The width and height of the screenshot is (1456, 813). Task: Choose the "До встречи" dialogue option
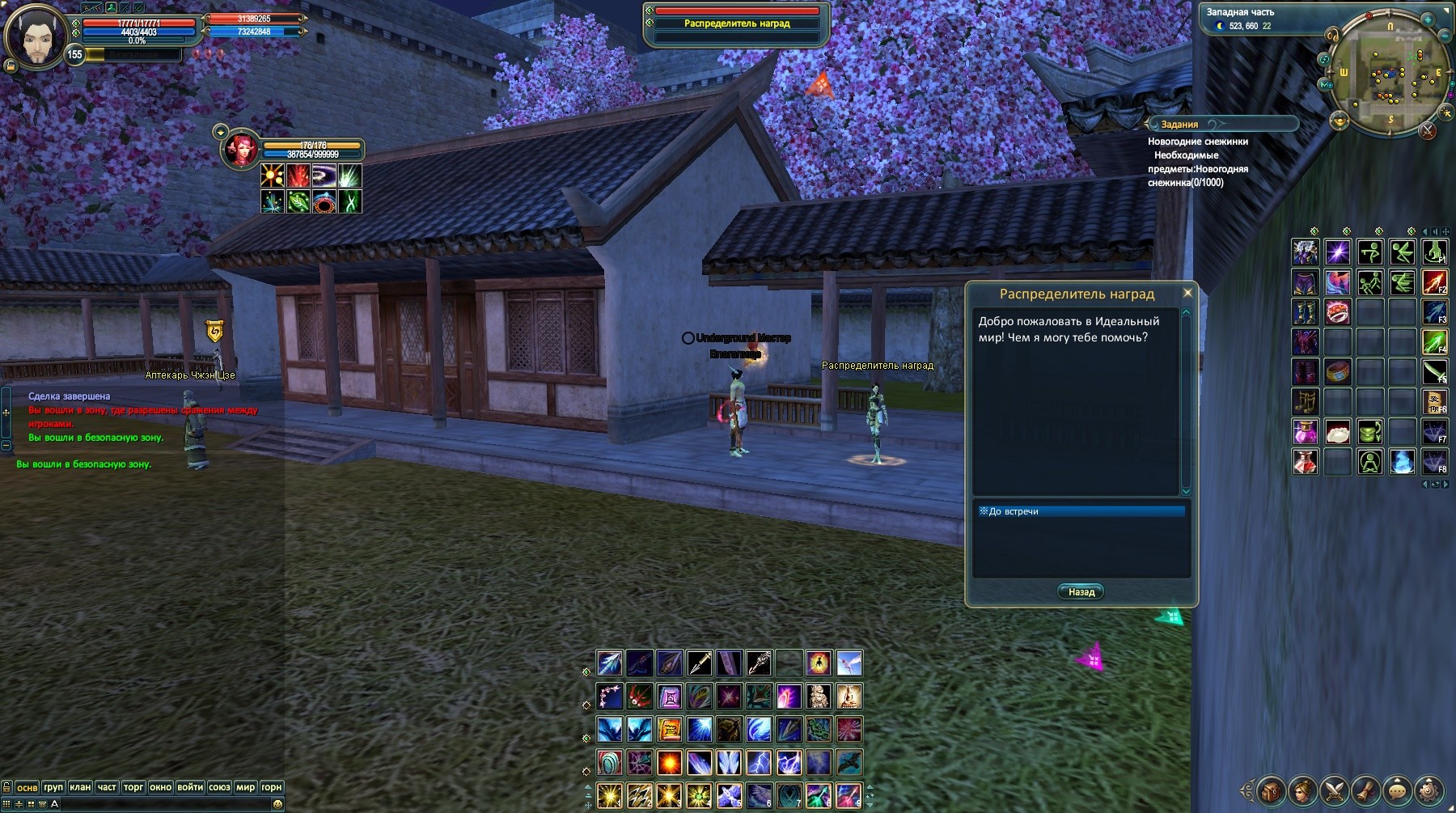1081,511
